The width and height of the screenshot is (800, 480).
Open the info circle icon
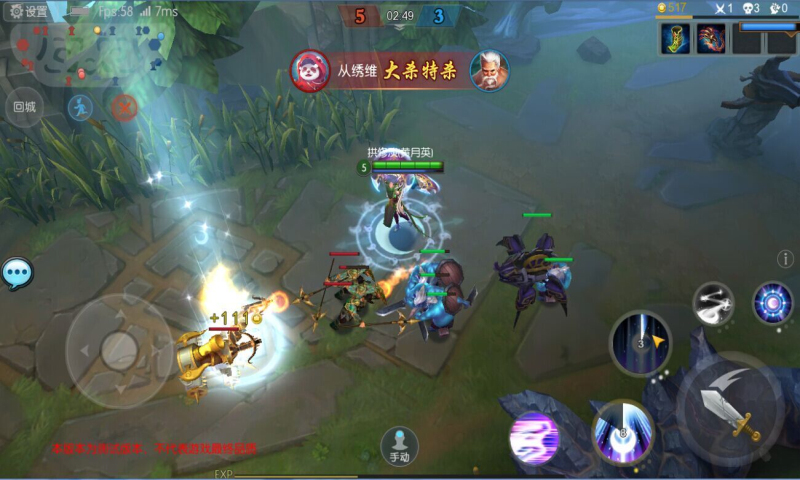pos(785,260)
